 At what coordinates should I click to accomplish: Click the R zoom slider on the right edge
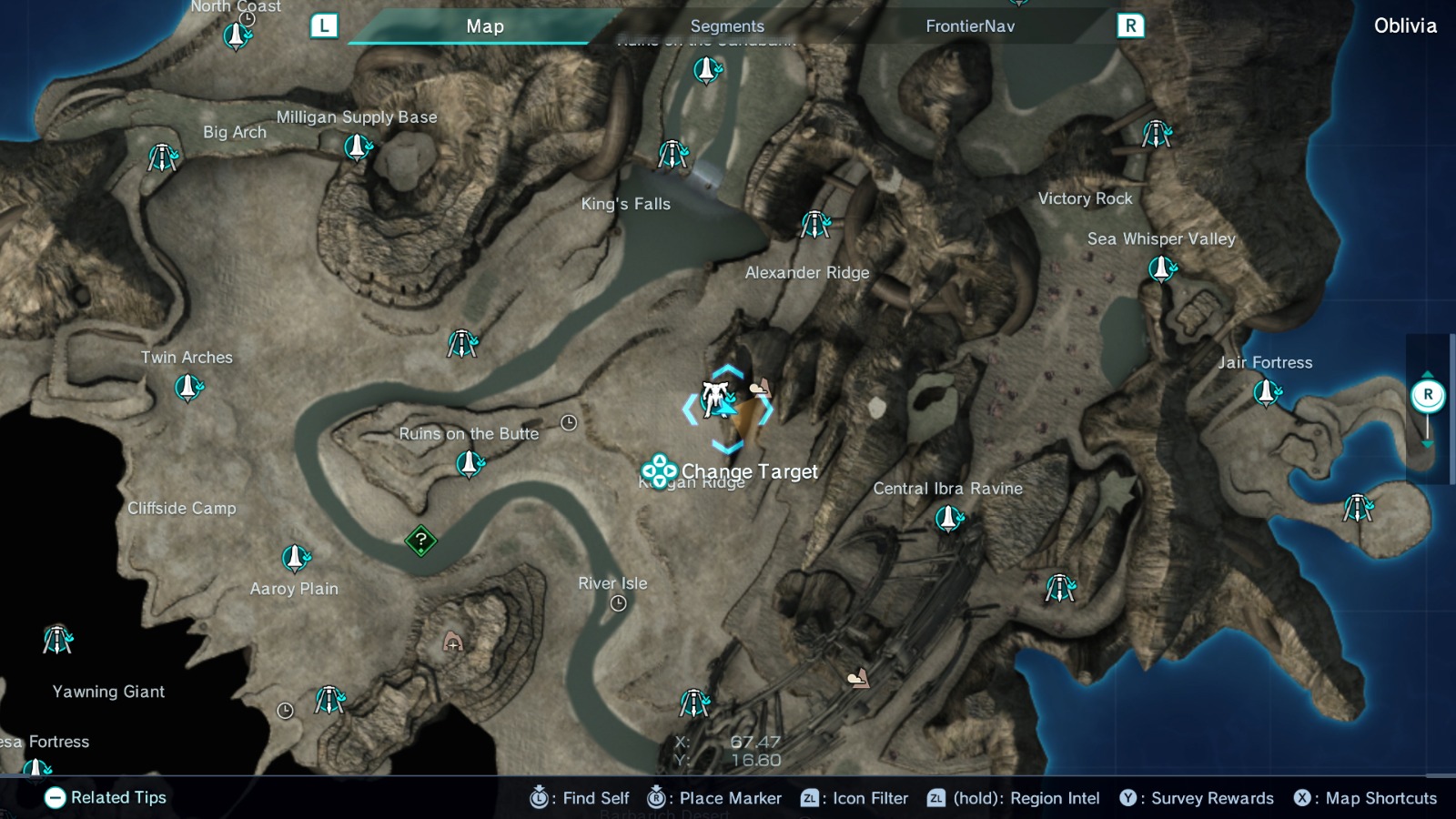1428,395
